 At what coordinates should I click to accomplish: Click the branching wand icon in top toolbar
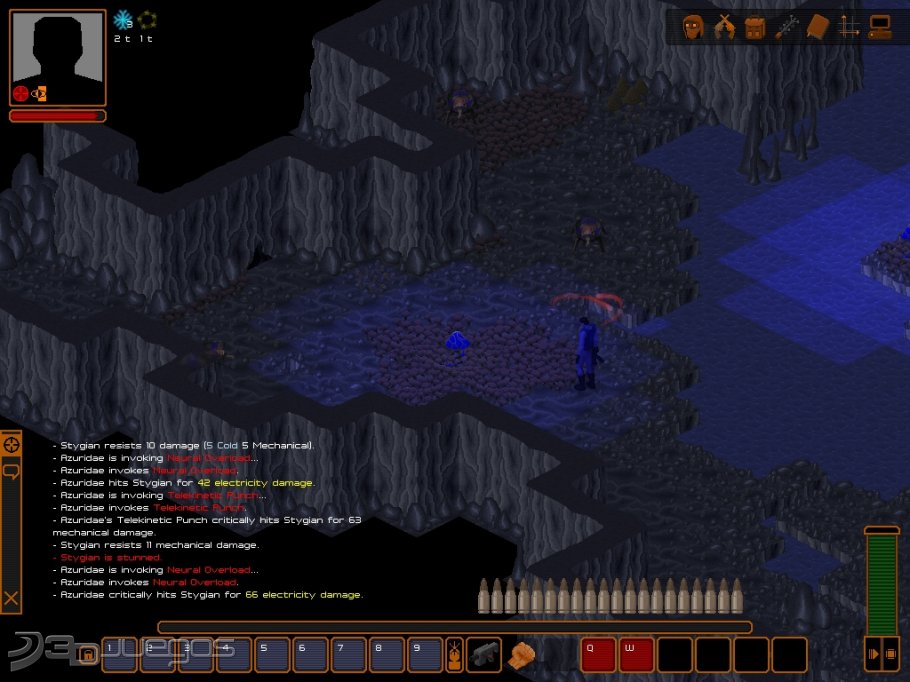(x=786, y=27)
